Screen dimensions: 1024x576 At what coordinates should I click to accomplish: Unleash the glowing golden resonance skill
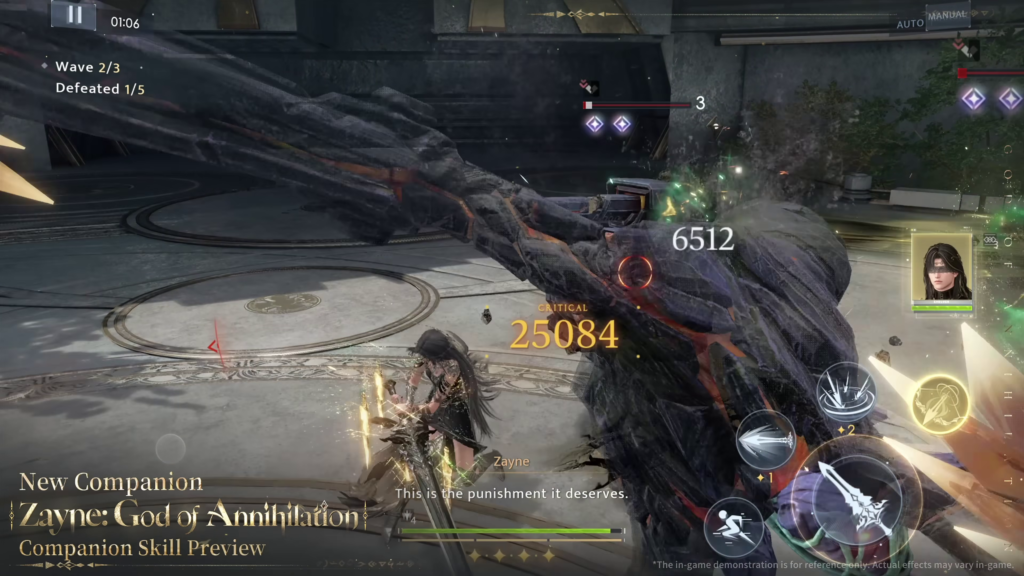pyautogui.click(x=940, y=404)
